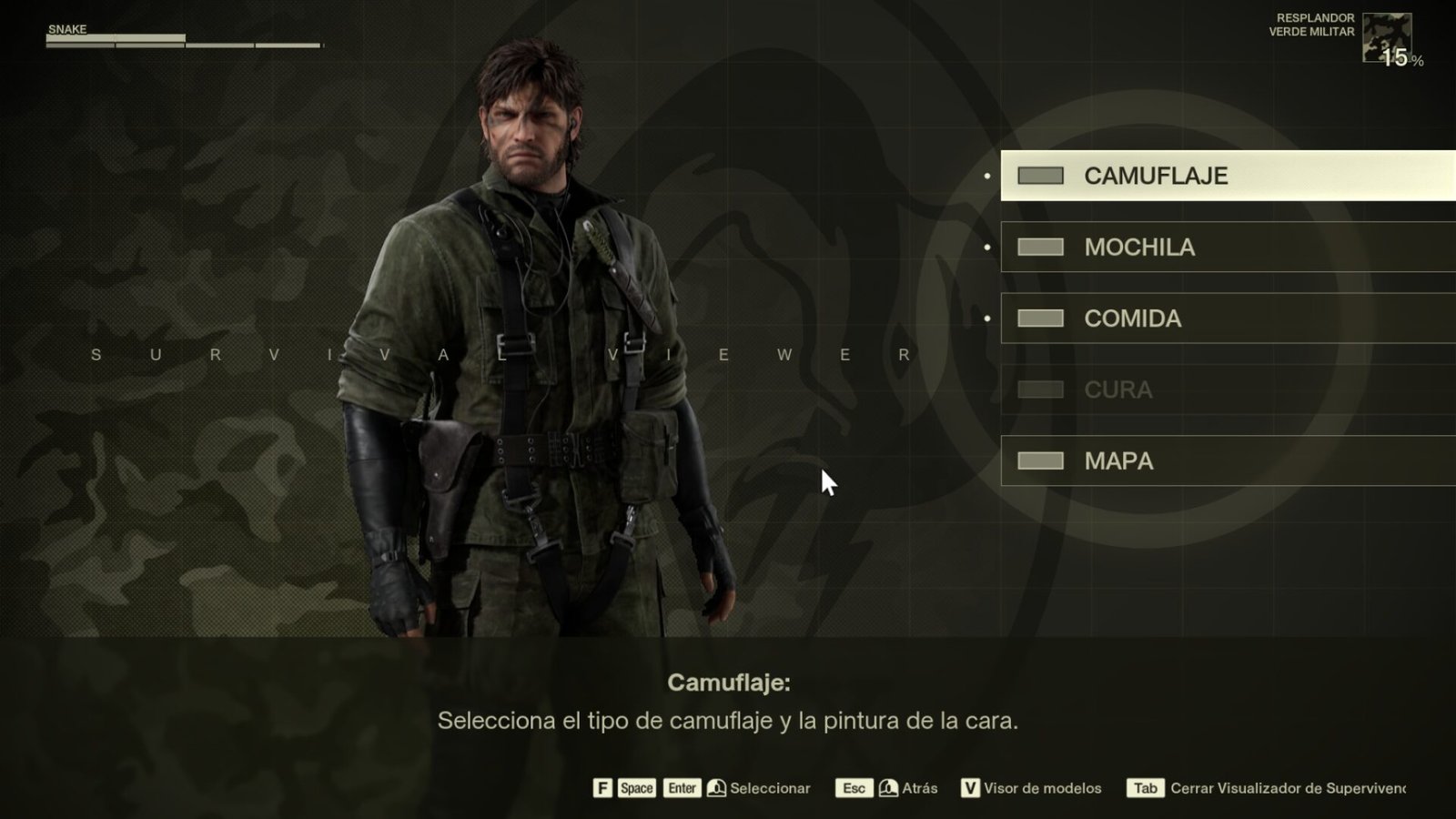Go back with the Atrás label
1456x819 pixels.
(919, 788)
